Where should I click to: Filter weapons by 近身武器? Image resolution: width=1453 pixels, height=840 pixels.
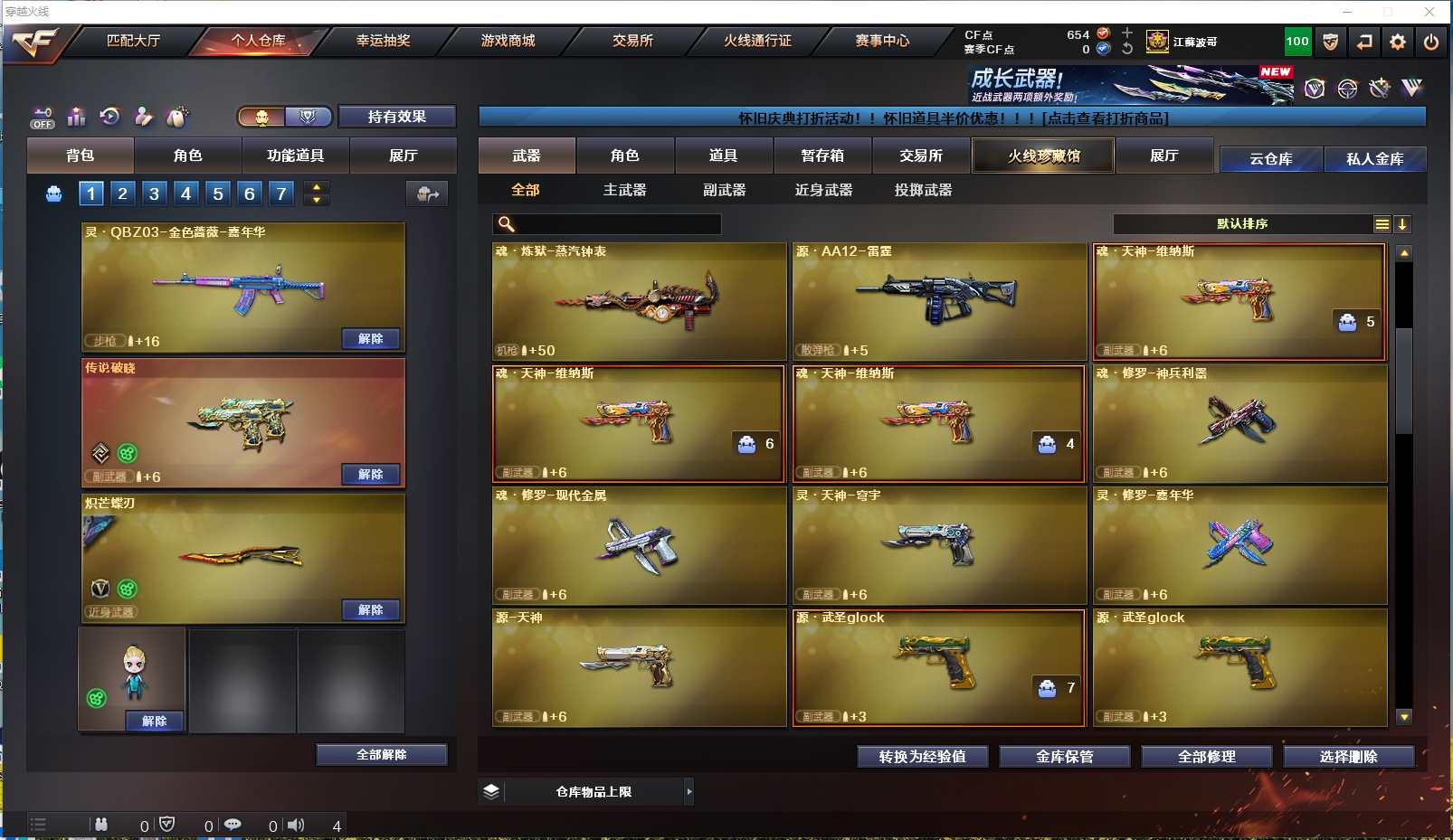click(x=823, y=190)
